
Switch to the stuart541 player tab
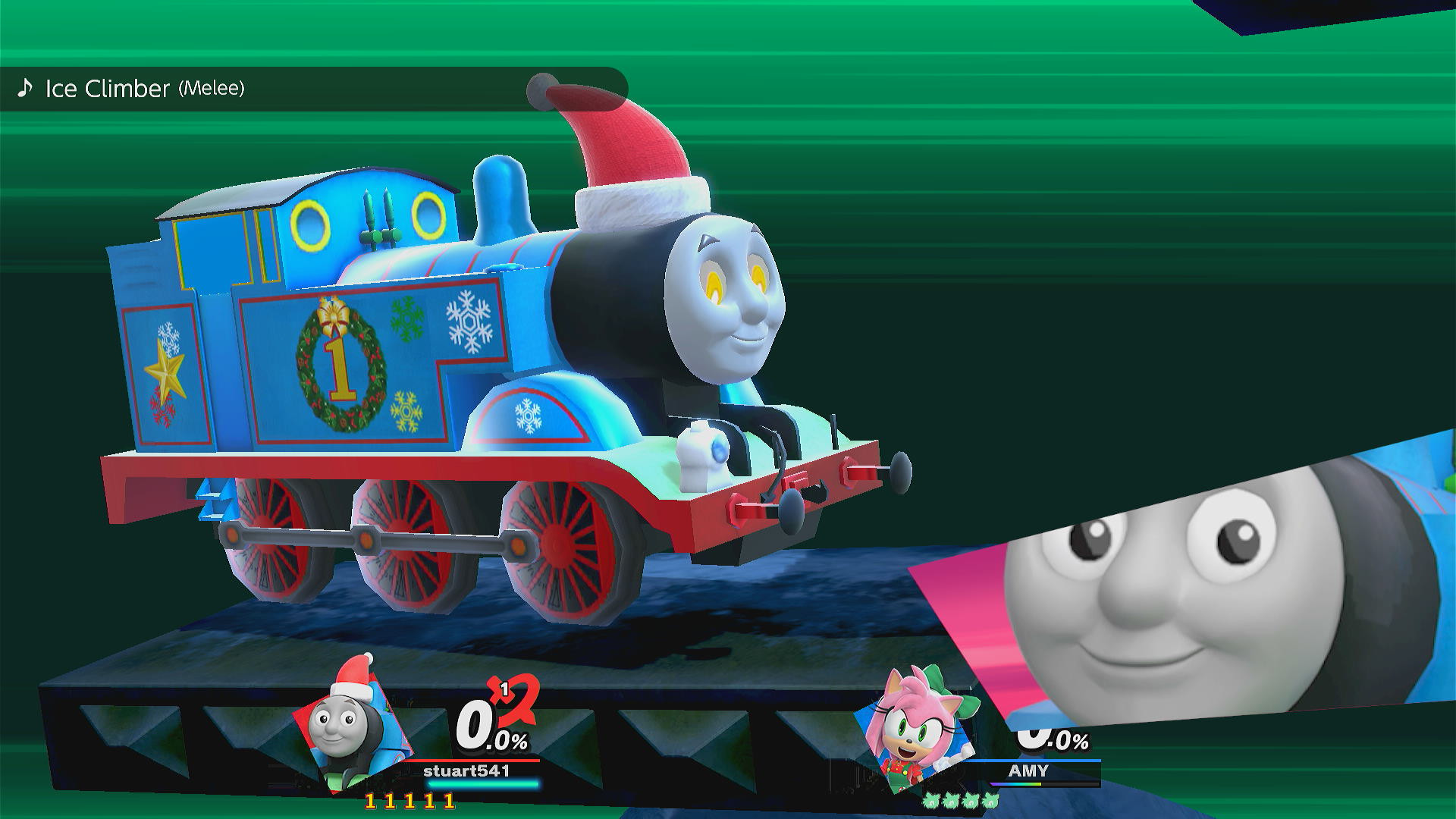click(x=466, y=769)
